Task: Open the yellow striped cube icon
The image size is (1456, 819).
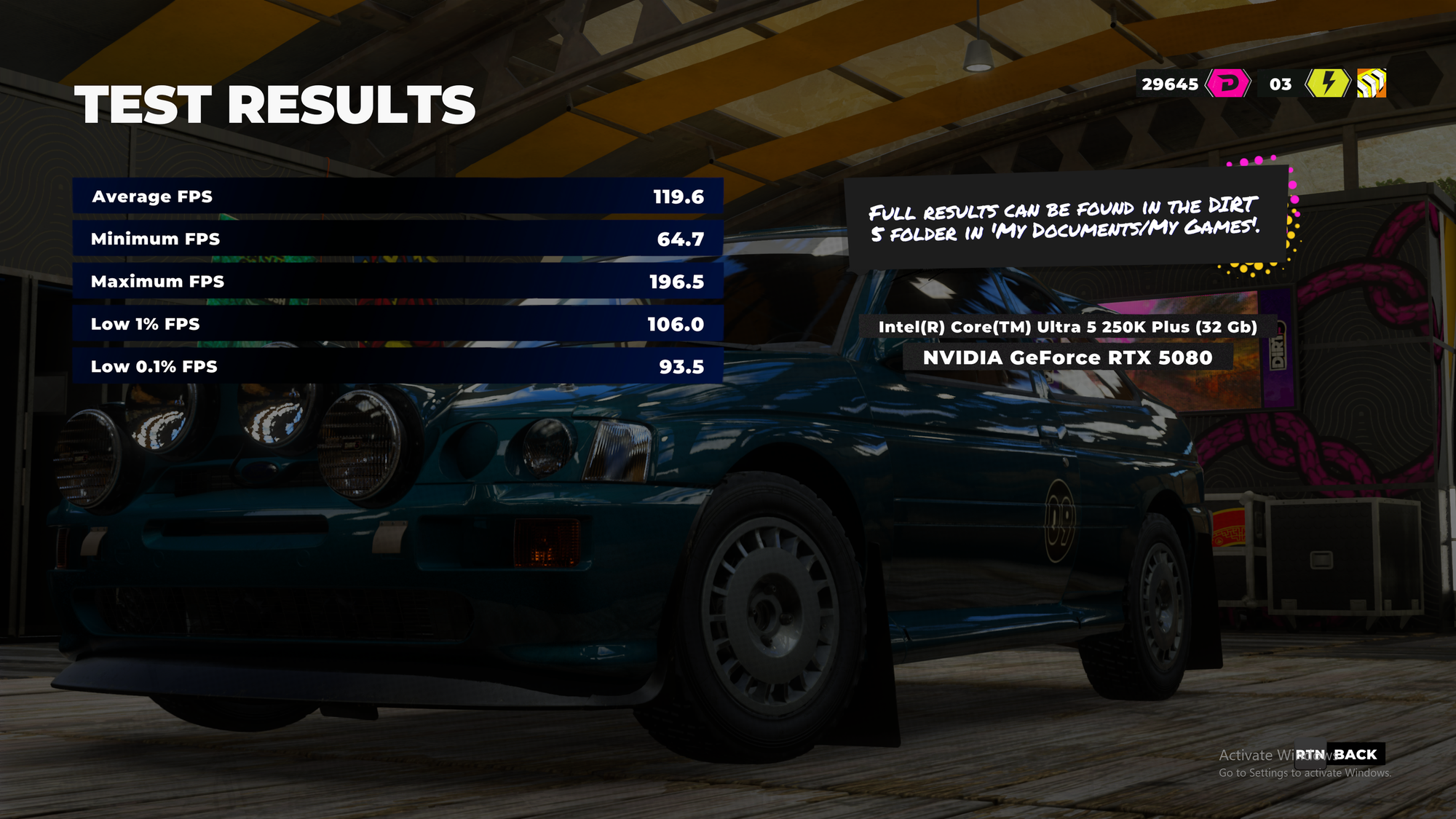Action: (x=1371, y=84)
